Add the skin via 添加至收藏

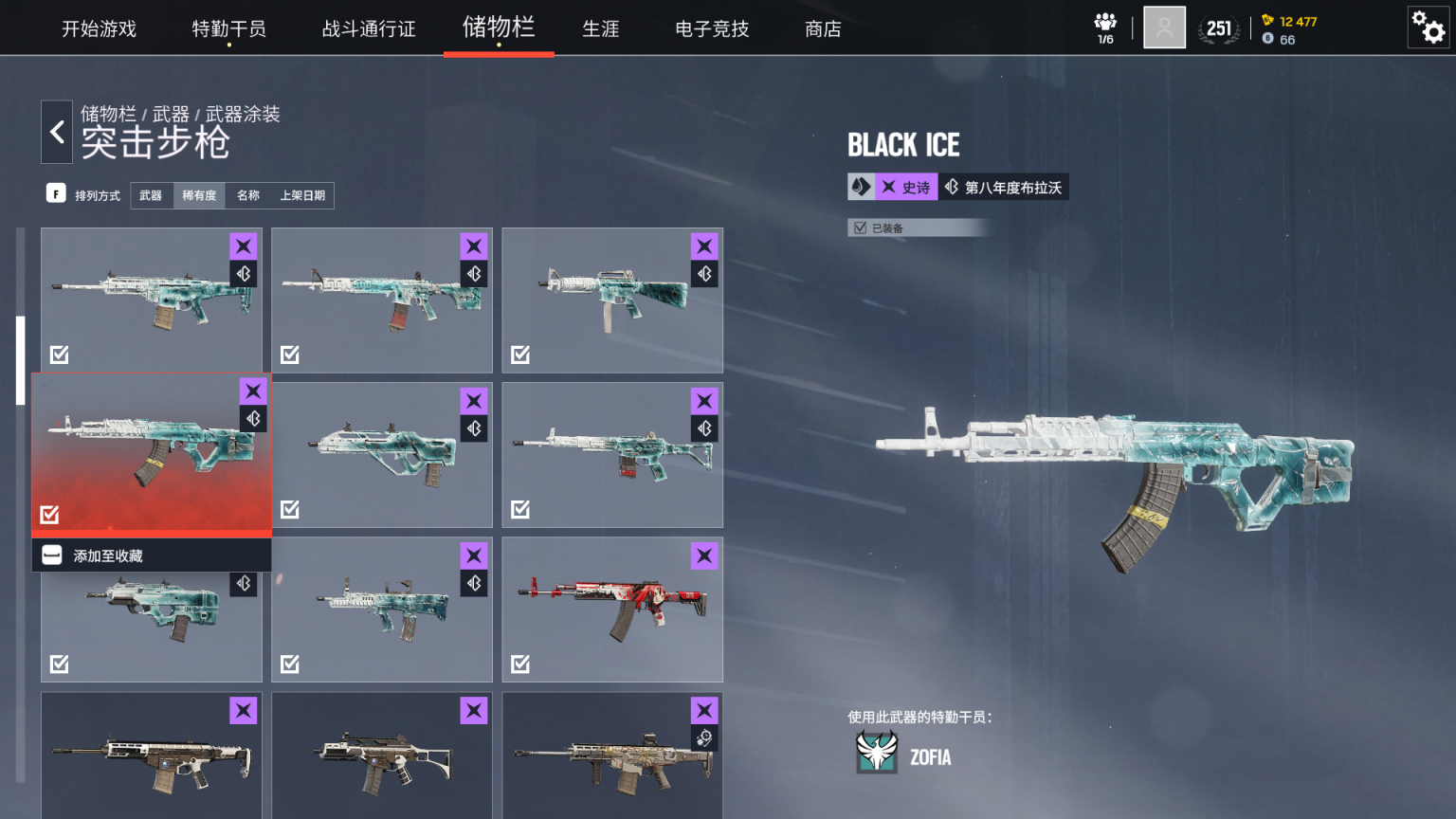click(108, 555)
